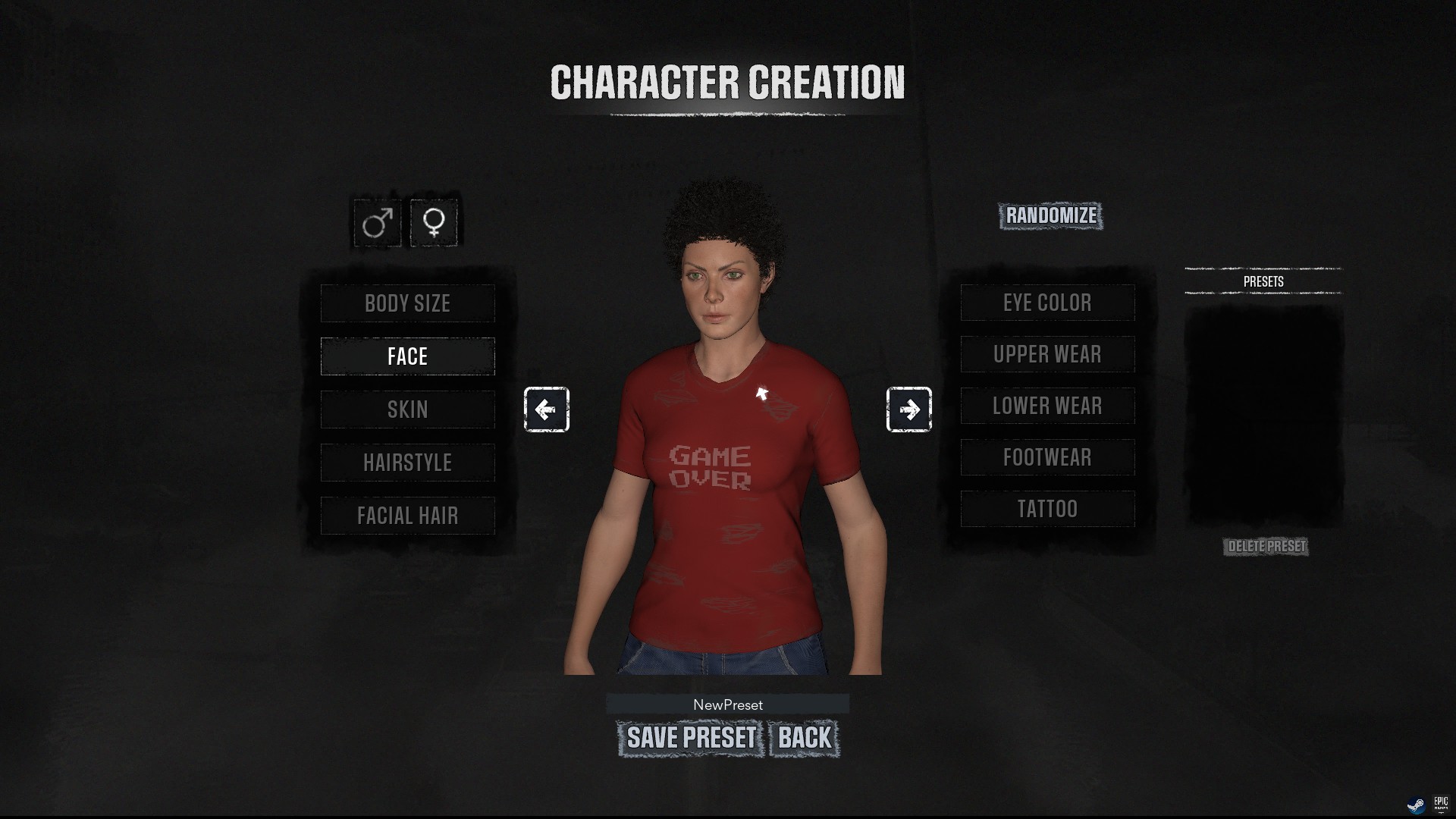Randomize the character appearance
This screenshot has height=819, width=1456.
pos(1050,216)
